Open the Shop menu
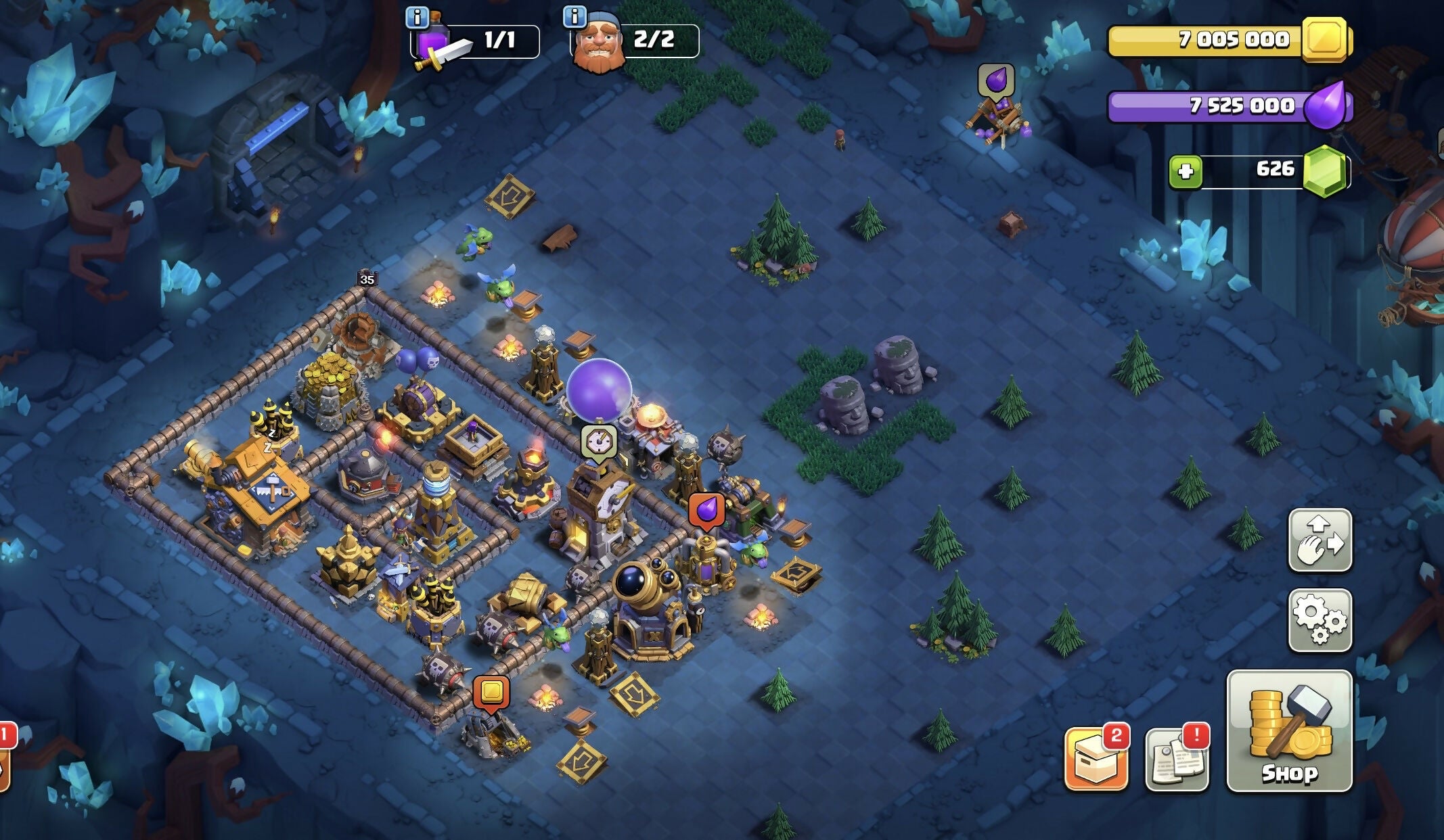Screen dimensions: 1444x840 coord(1289,730)
